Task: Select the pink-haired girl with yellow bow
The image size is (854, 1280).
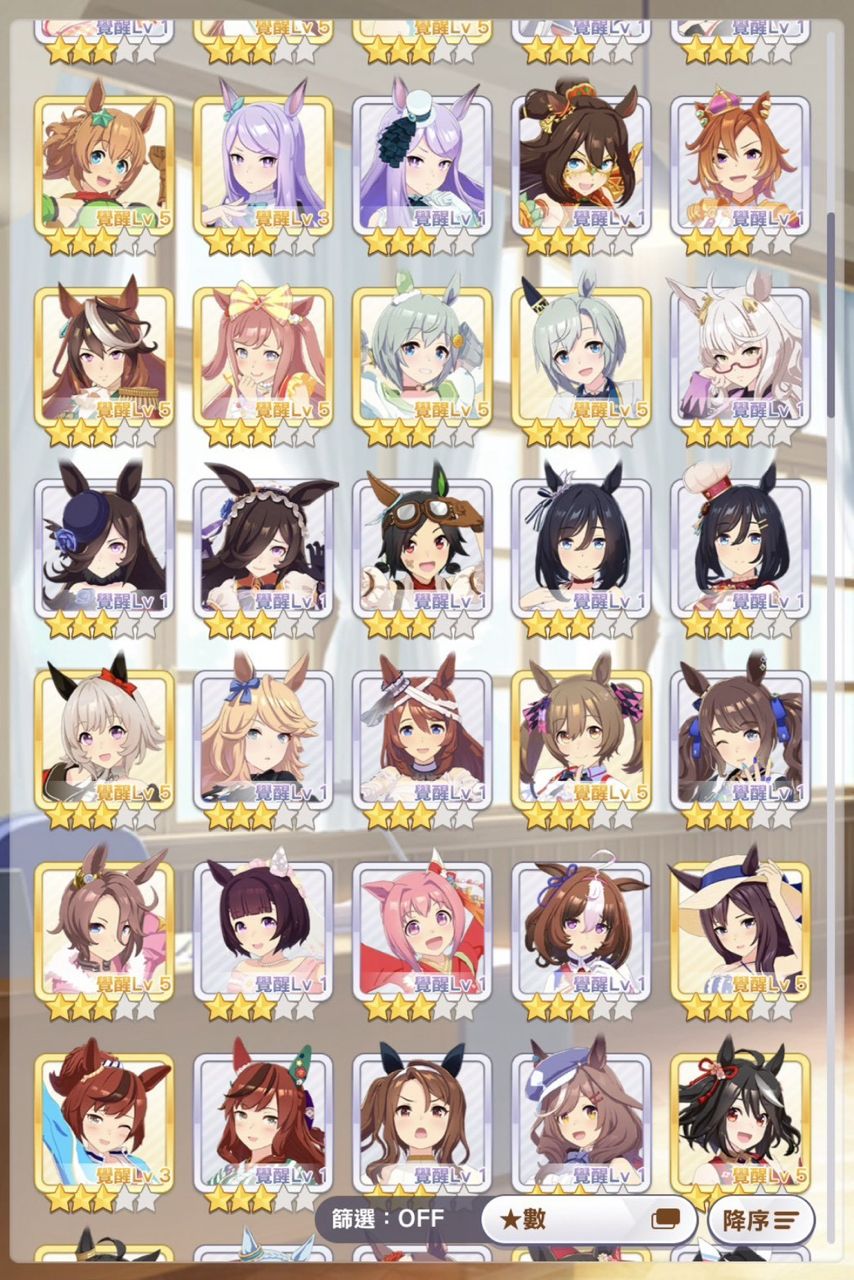Action: 263,357
